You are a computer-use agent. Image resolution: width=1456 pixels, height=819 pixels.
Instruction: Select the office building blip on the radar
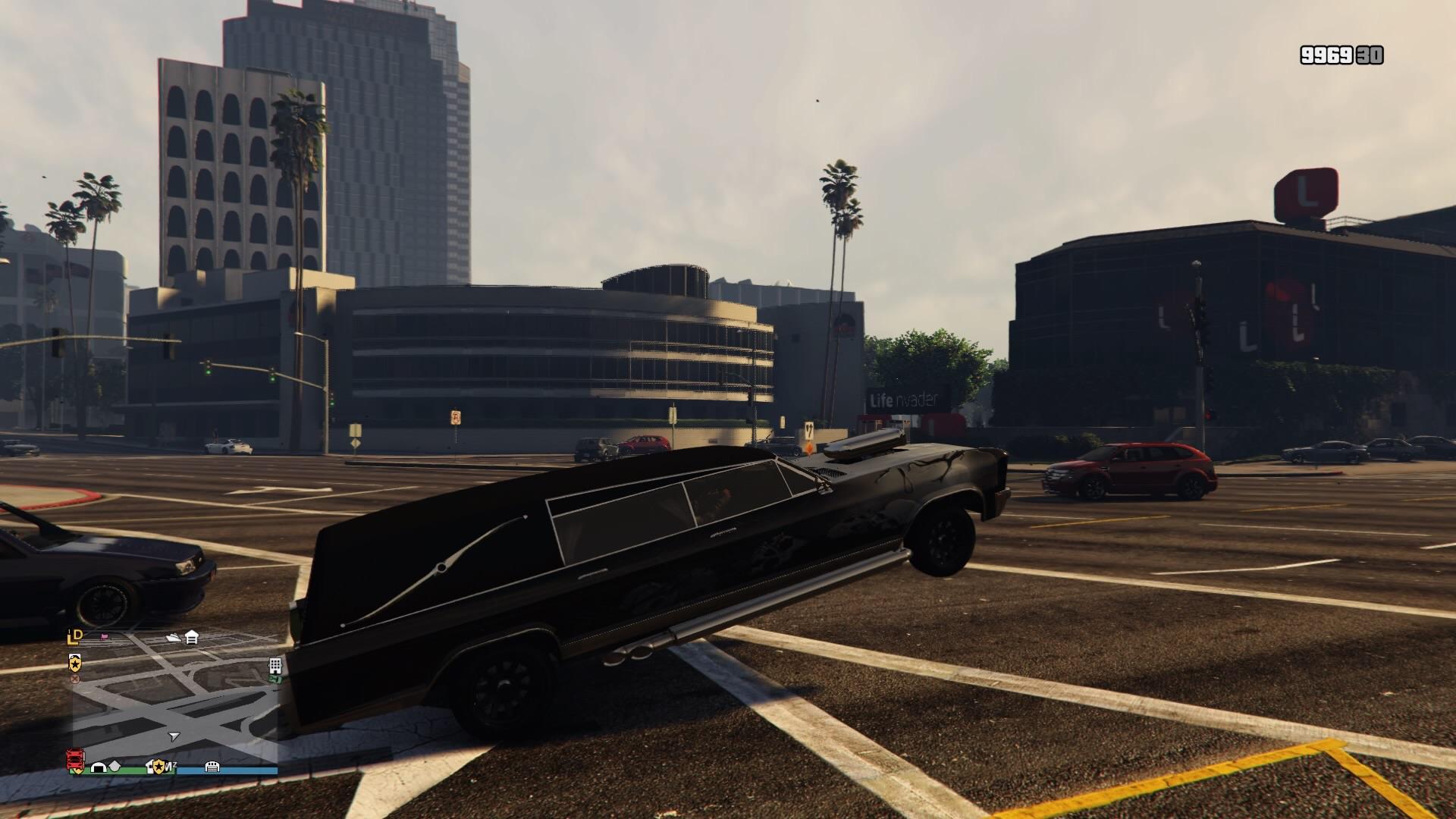[275, 667]
